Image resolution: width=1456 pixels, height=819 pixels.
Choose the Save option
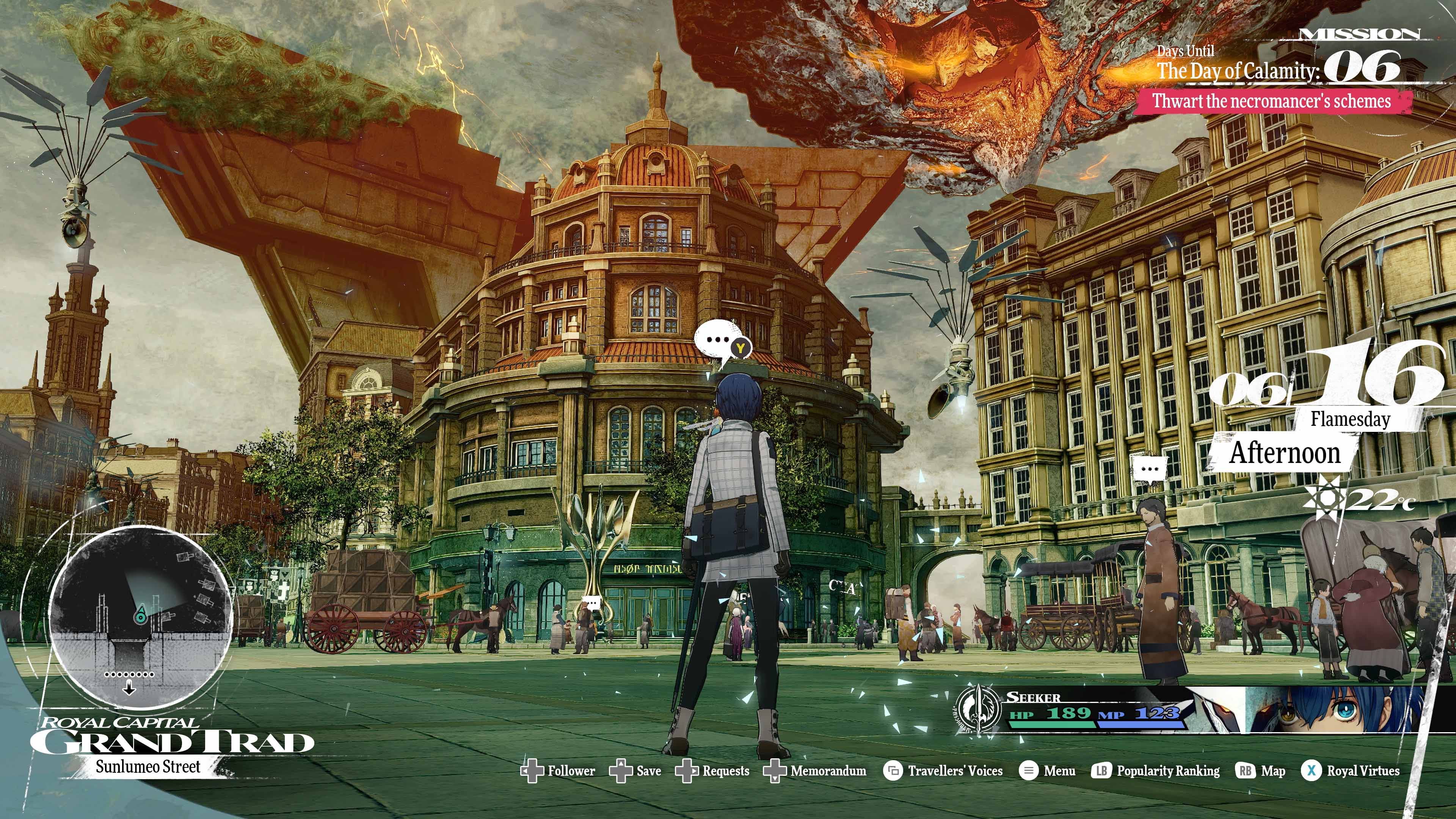tap(648, 771)
